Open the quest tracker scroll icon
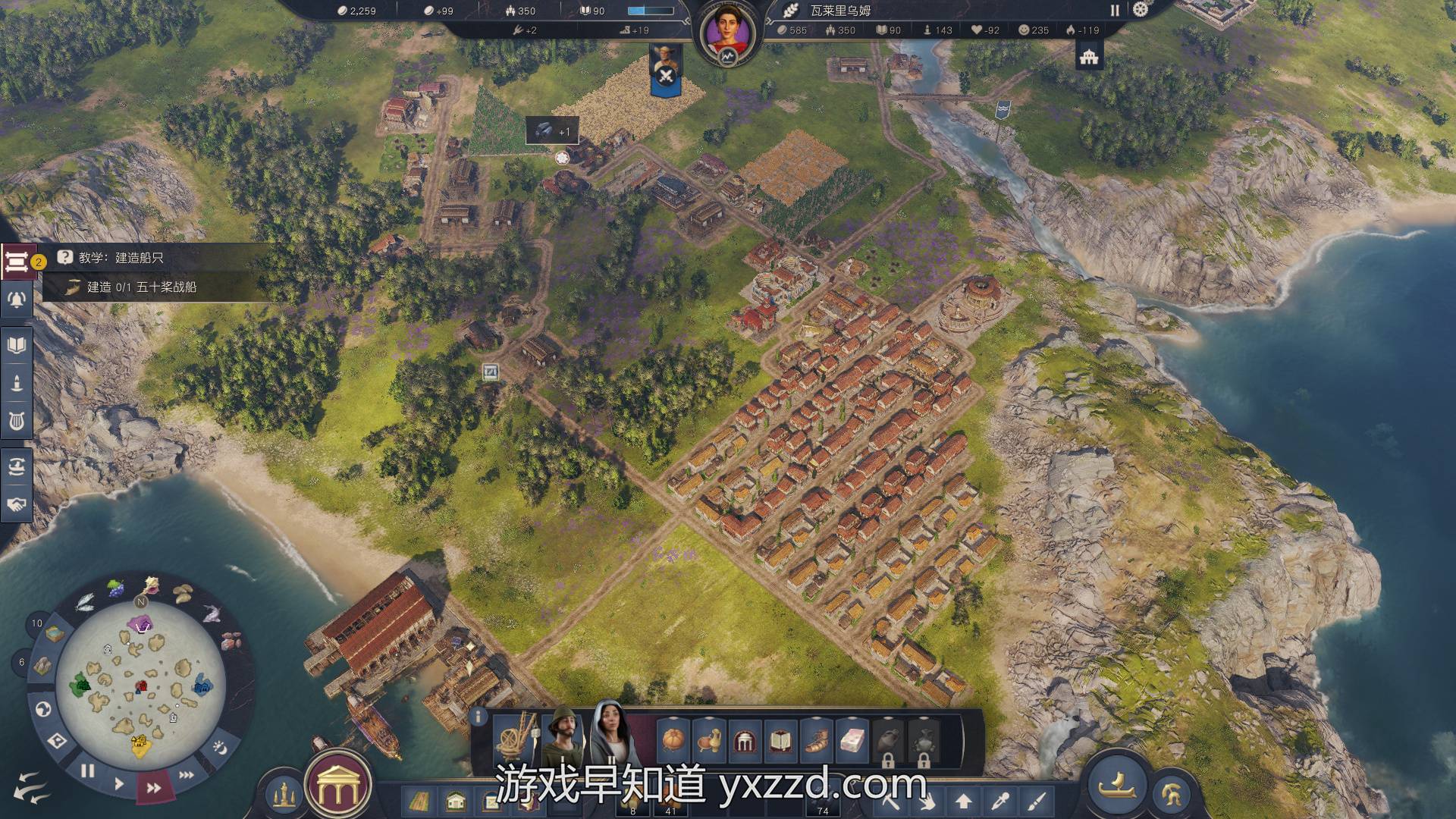This screenshot has width=1456, height=819. [x=16, y=262]
